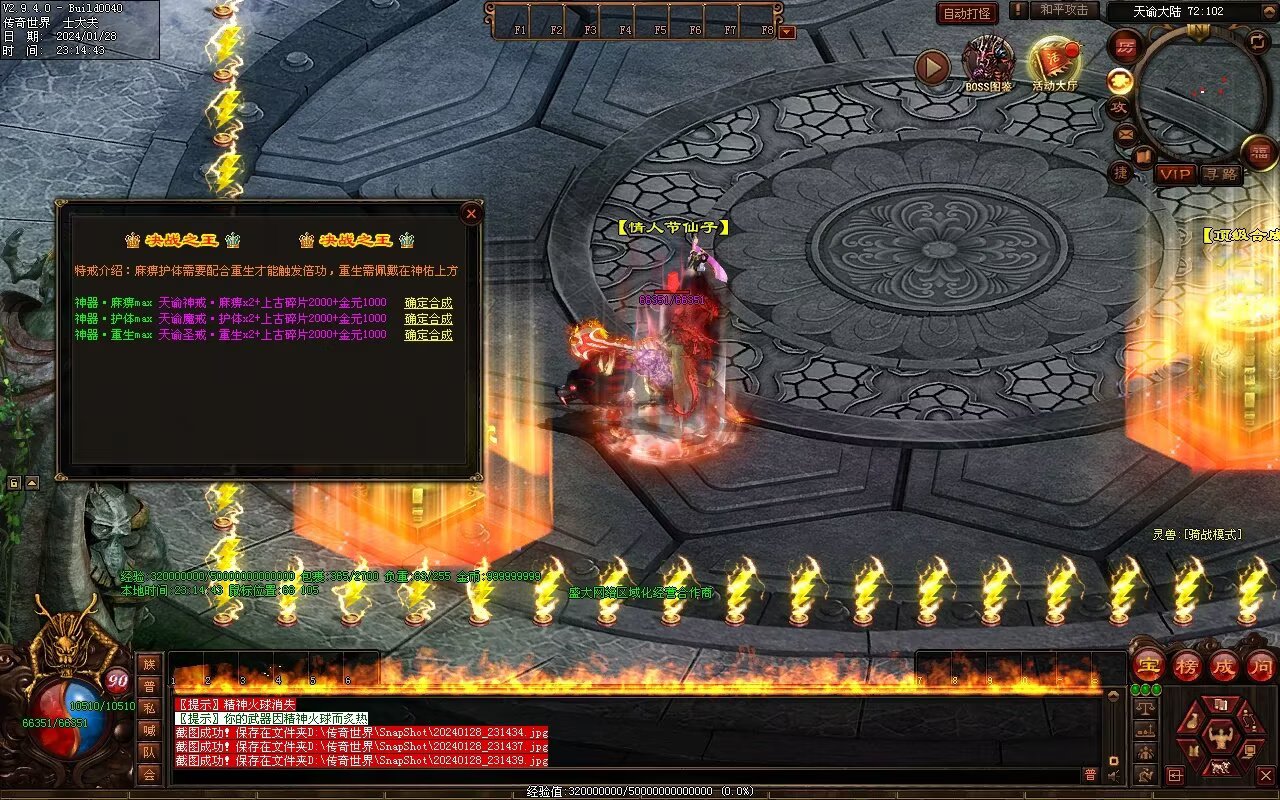
Task: Open the 成 achievements button
Action: tap(1224, 665)
